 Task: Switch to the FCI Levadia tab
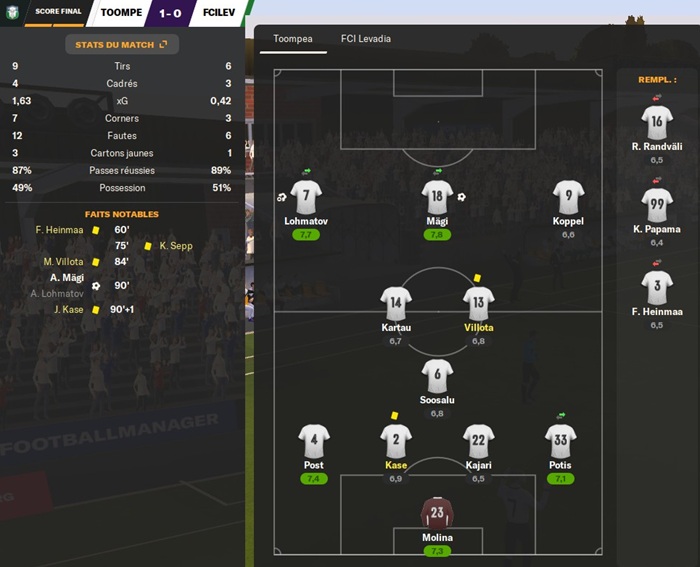pos(366,39)
